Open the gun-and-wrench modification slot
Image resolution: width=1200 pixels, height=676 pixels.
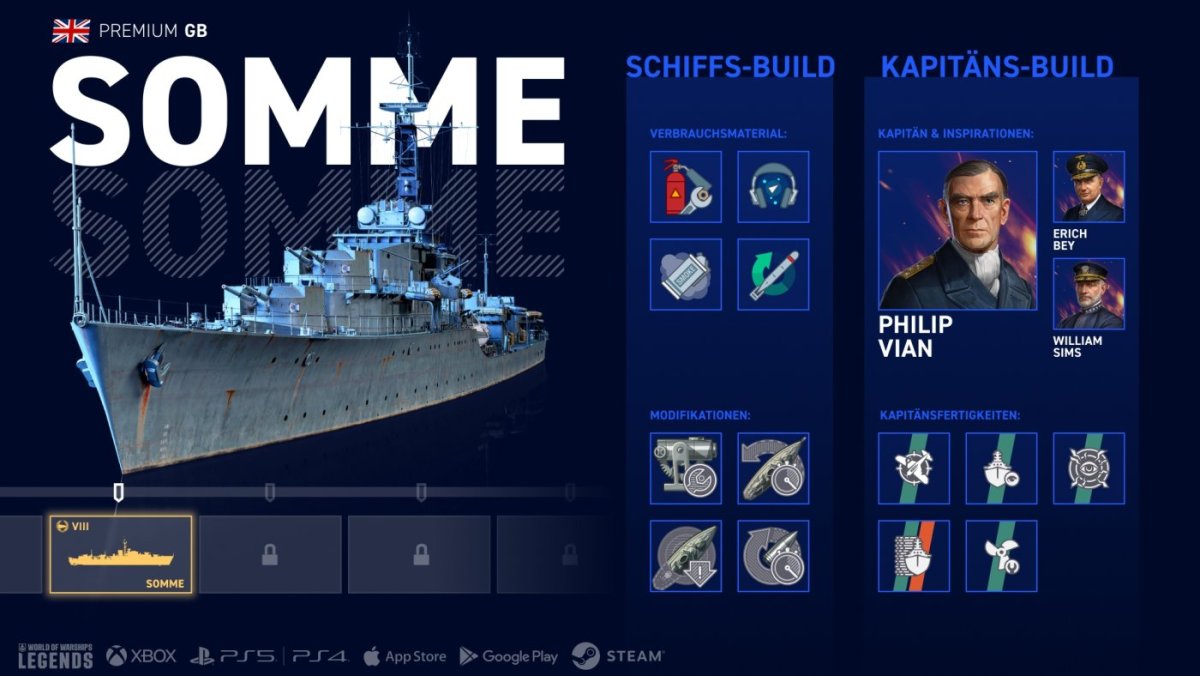pyautogui.click(x=686, y=468)
